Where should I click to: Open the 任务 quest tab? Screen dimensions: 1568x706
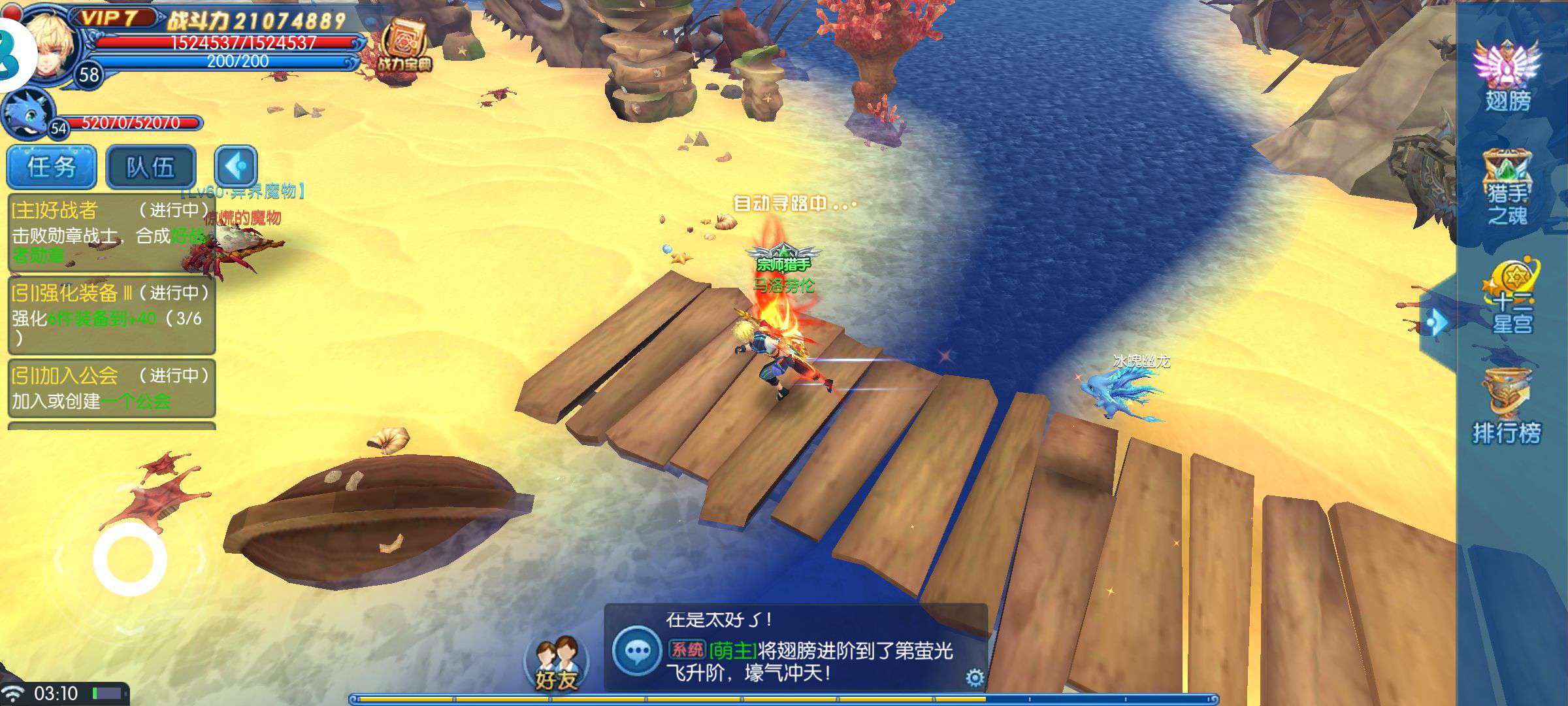[x=52, y=167]
